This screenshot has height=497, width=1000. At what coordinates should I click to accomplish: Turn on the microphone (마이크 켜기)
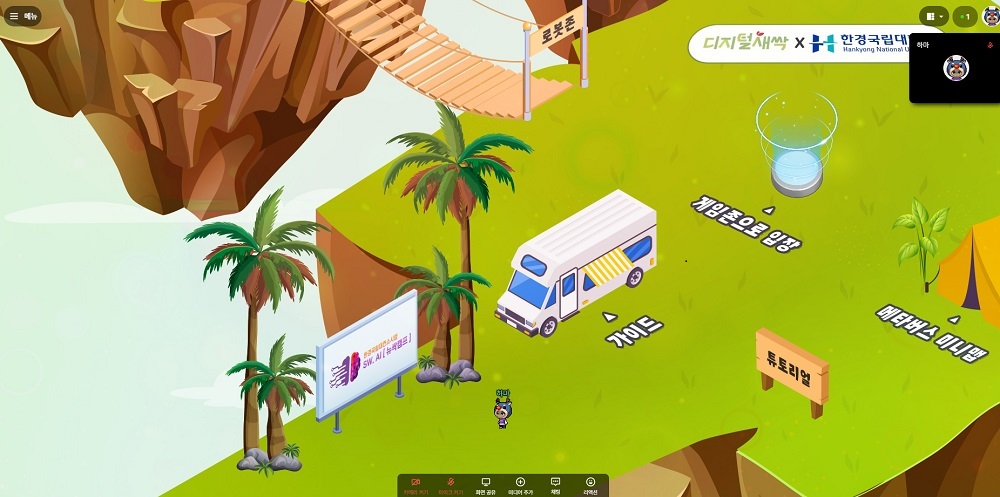(x=451, y=485)
